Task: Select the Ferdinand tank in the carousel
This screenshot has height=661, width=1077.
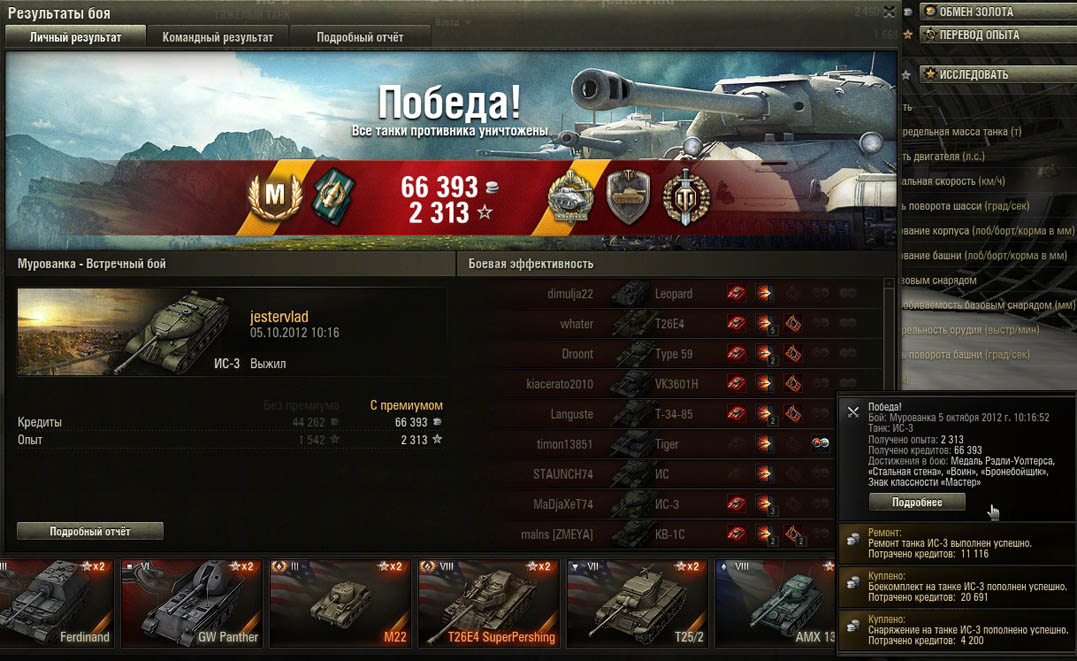Action: click(x=57, y=603)
